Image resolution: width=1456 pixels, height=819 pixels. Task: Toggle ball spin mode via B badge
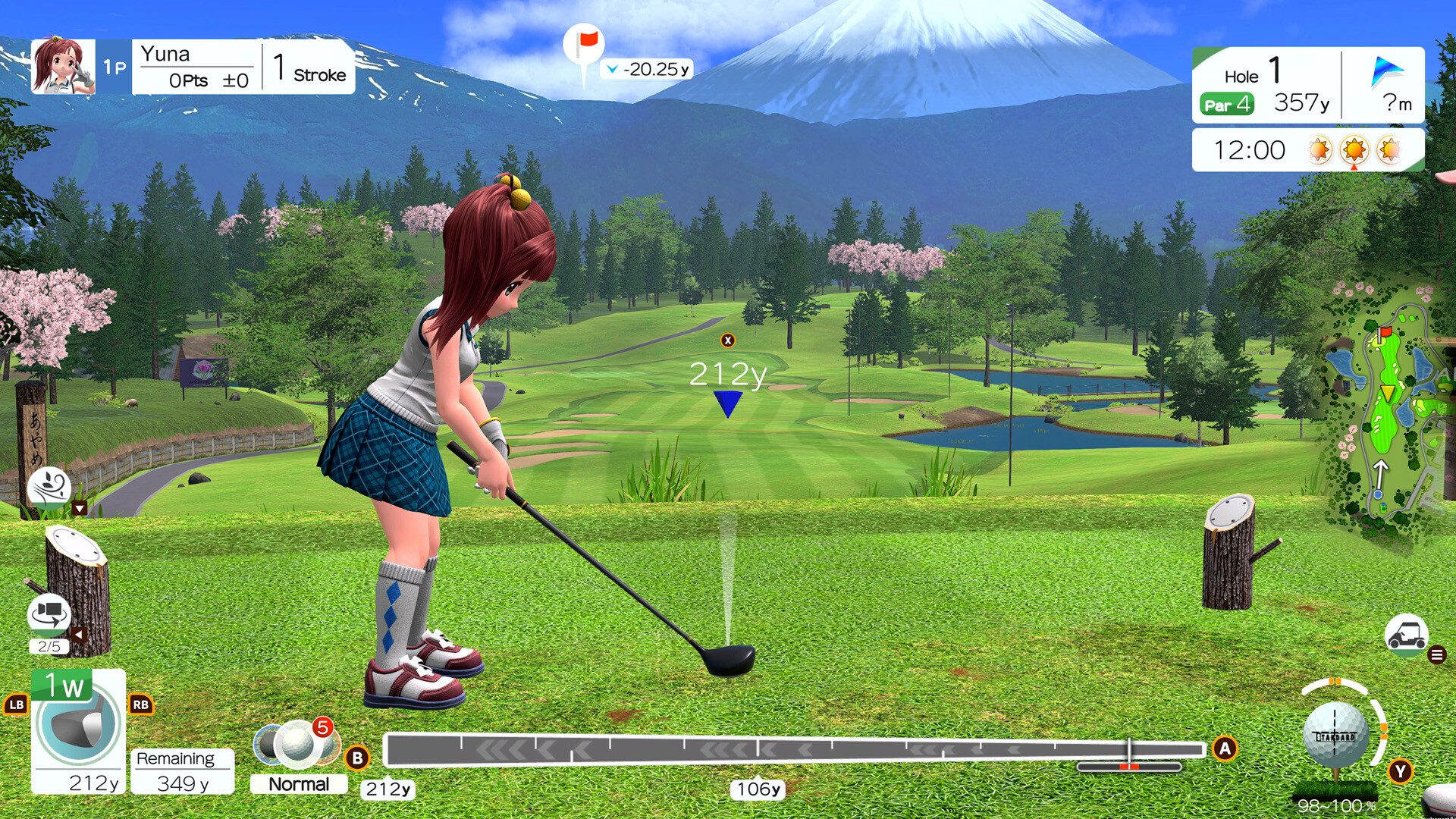point(356,755)
